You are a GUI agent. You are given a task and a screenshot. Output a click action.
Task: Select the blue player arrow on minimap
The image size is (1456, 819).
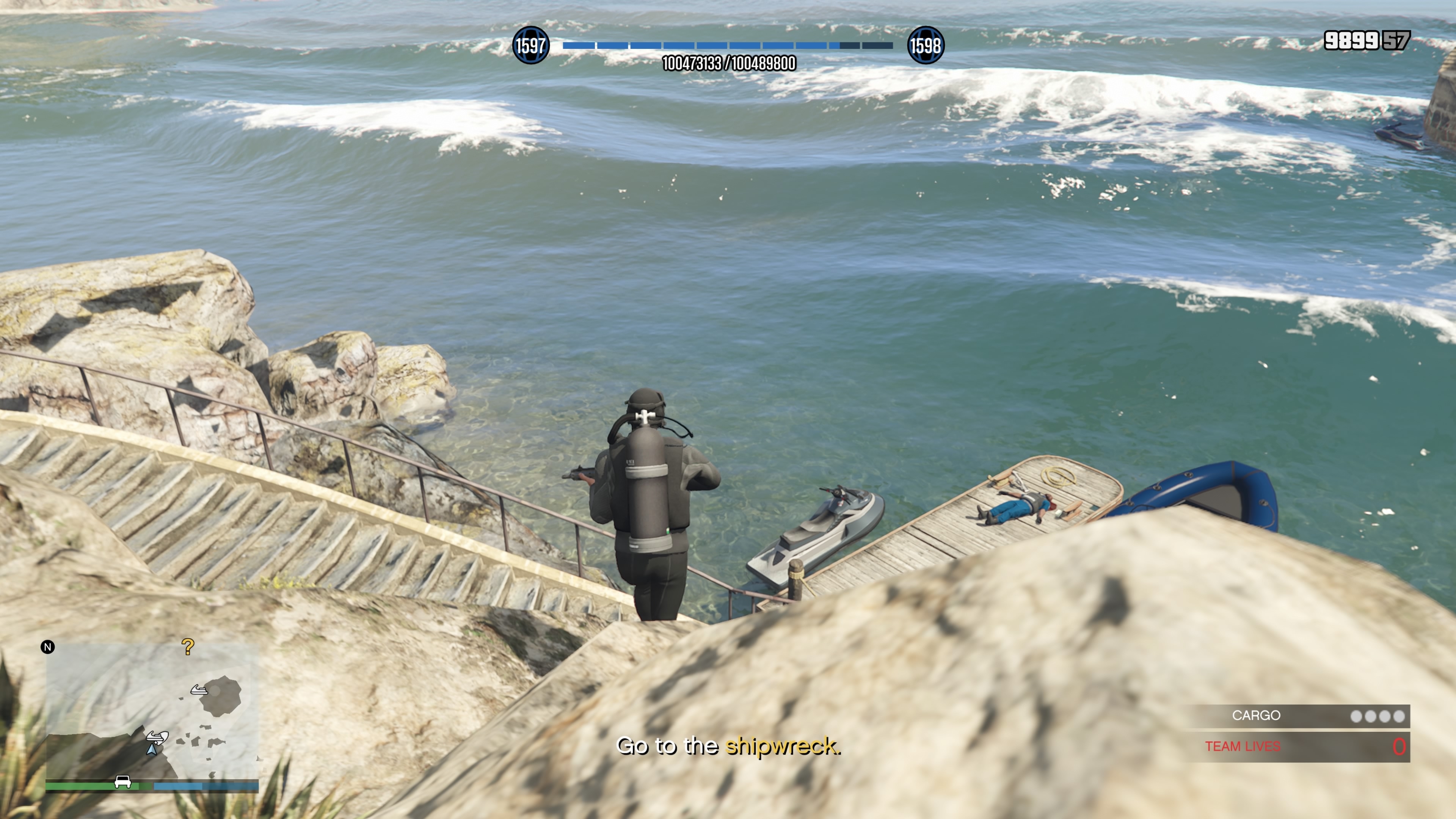152,750
